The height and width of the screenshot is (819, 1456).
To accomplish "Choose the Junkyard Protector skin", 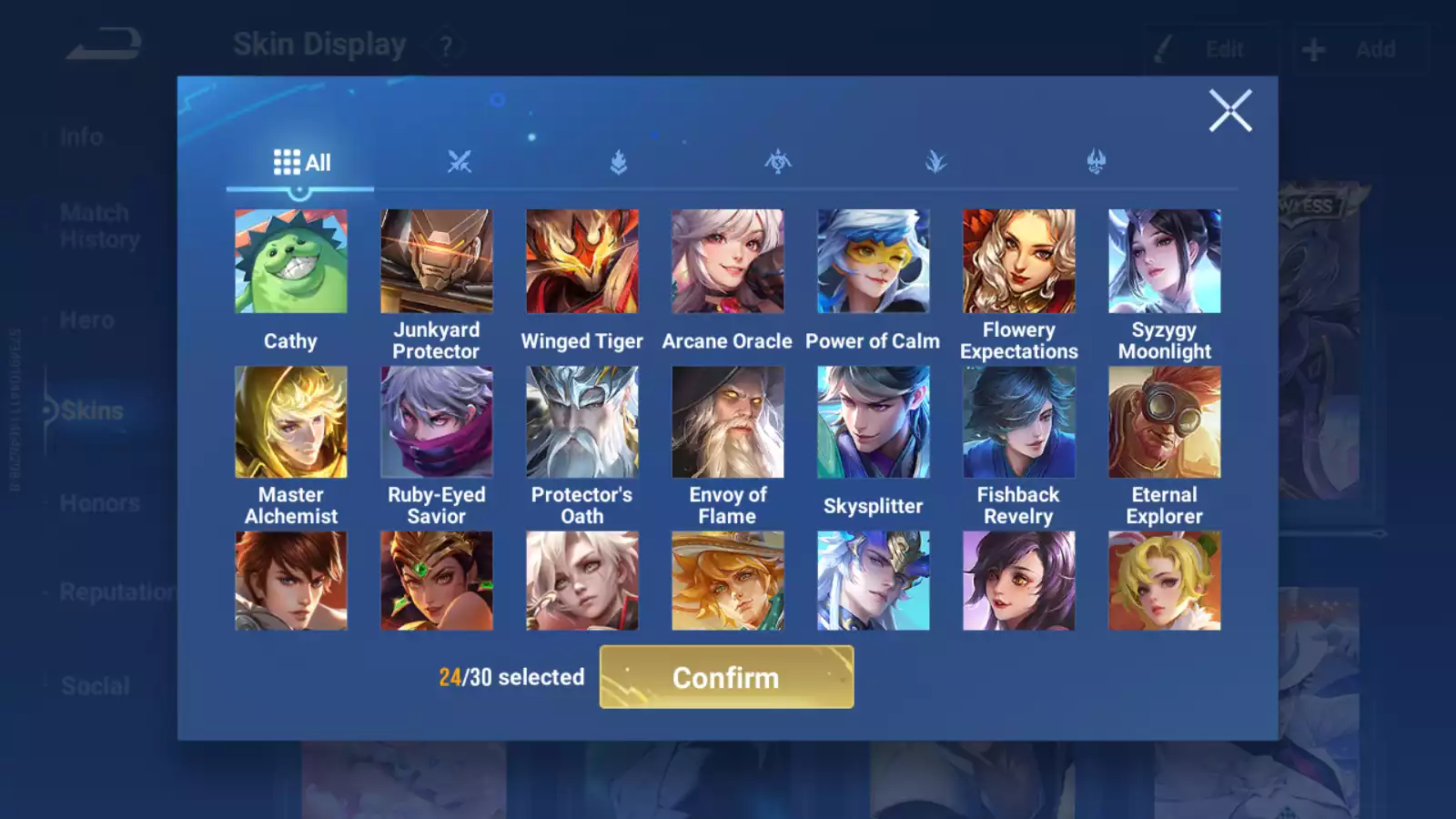I will pos(437,261).
